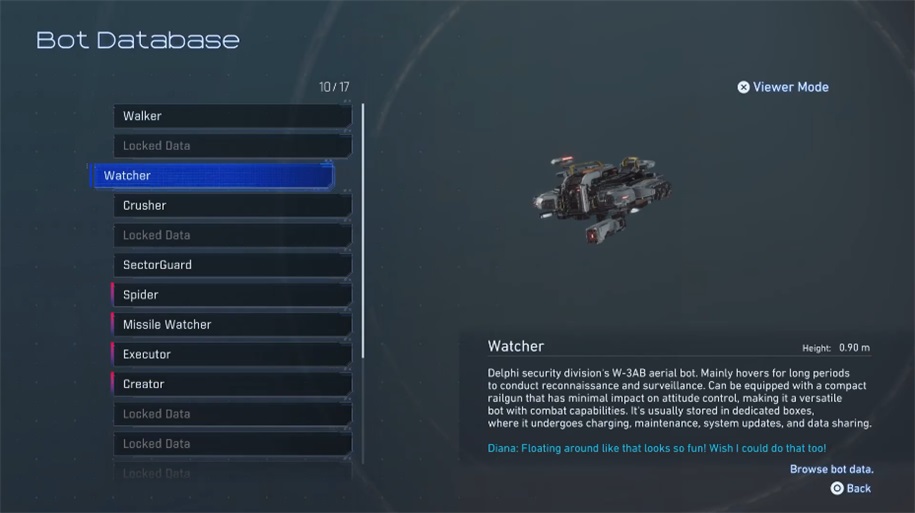
Task: Switch to Viewer Mode
Action: [x=783, y=87]
